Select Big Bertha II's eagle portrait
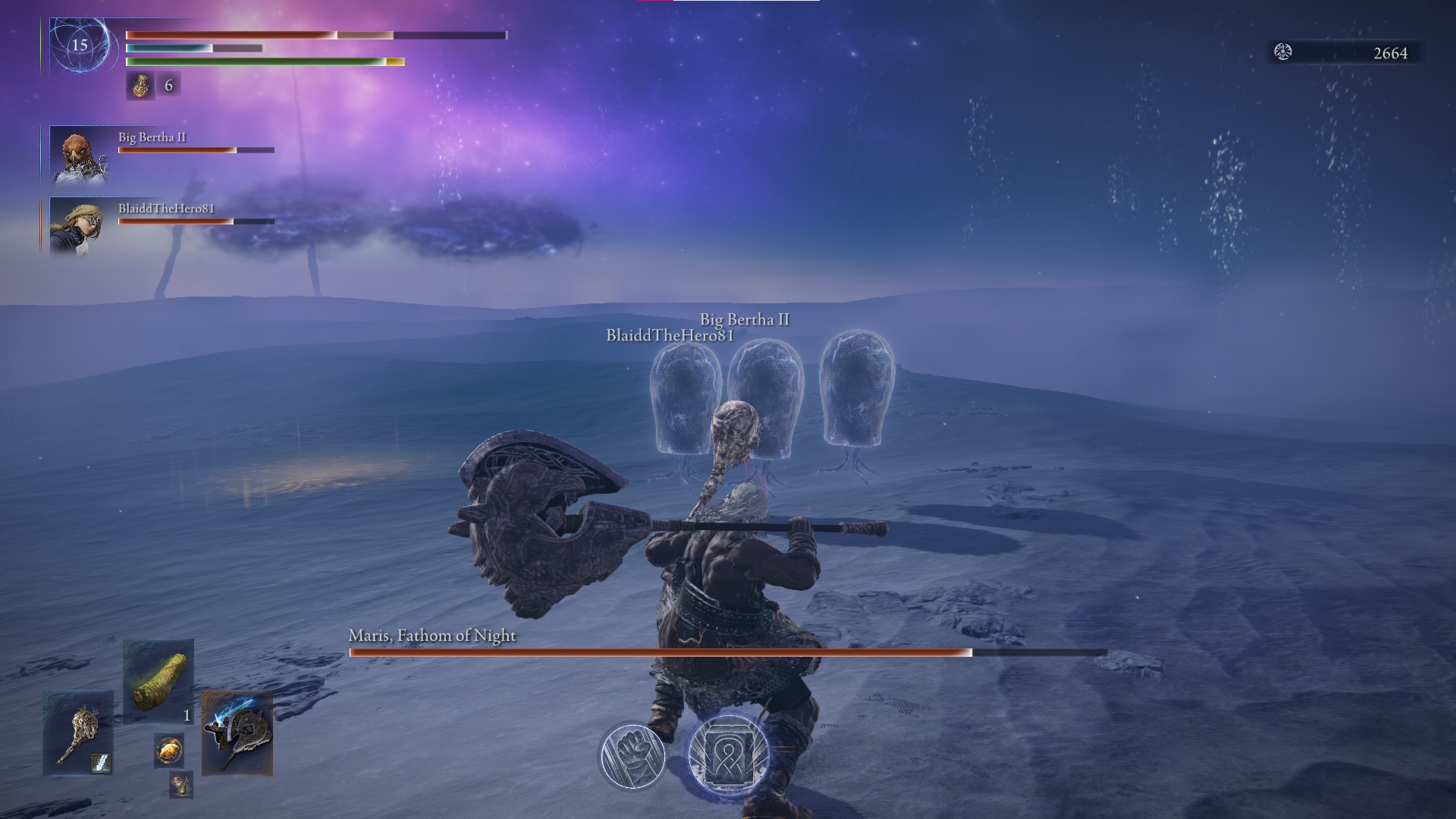The height and width of the screenshot is (819, 1456). [x=77, y=156]
